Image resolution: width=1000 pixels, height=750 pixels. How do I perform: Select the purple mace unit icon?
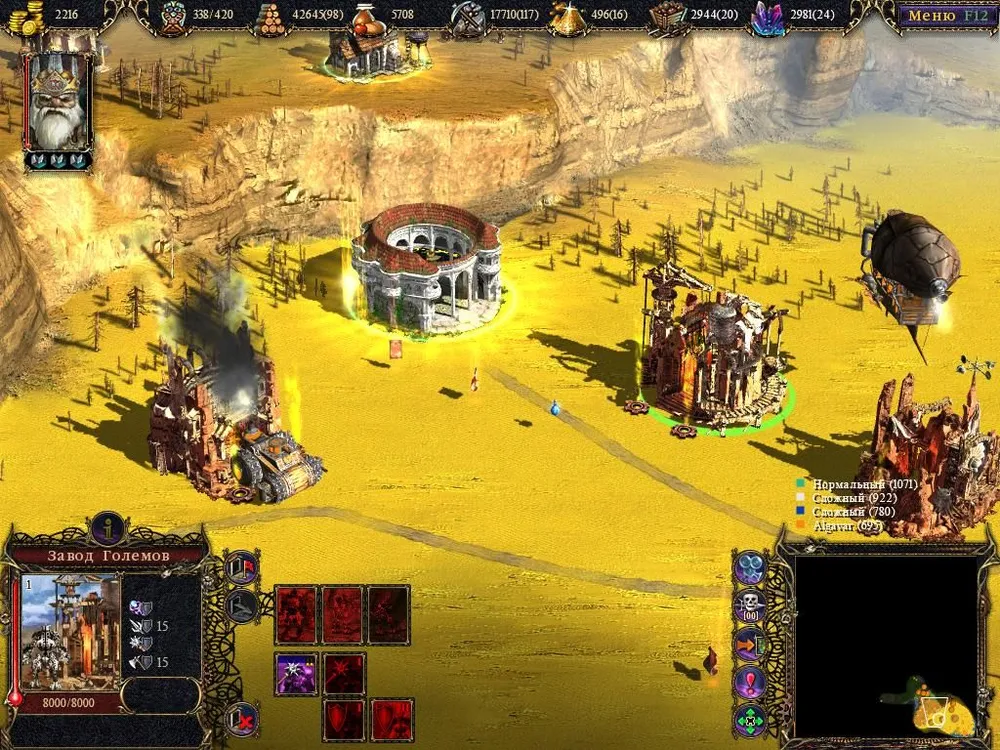click(x=296, y=674)
